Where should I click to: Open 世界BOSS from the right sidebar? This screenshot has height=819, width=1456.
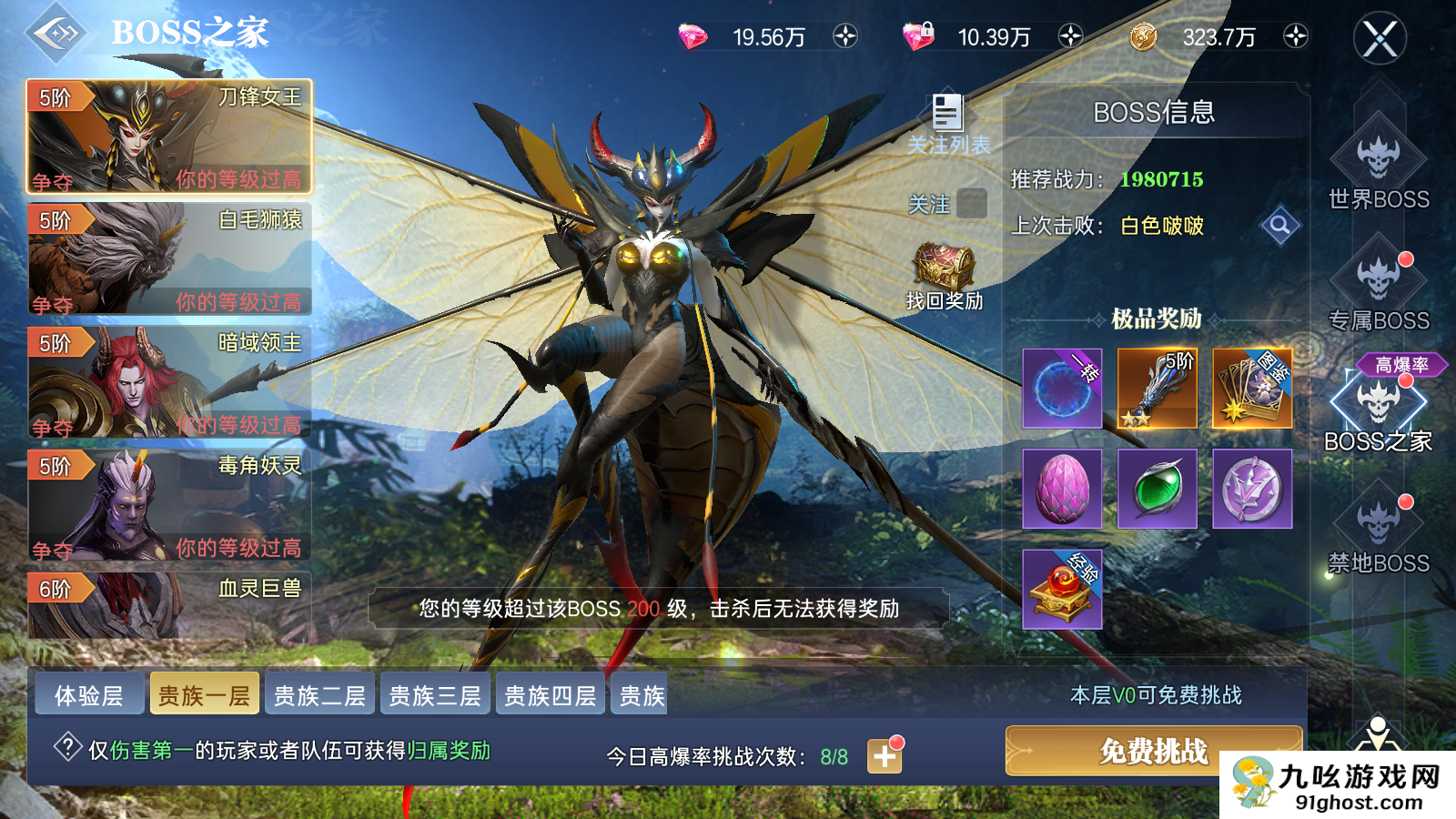1379,155
